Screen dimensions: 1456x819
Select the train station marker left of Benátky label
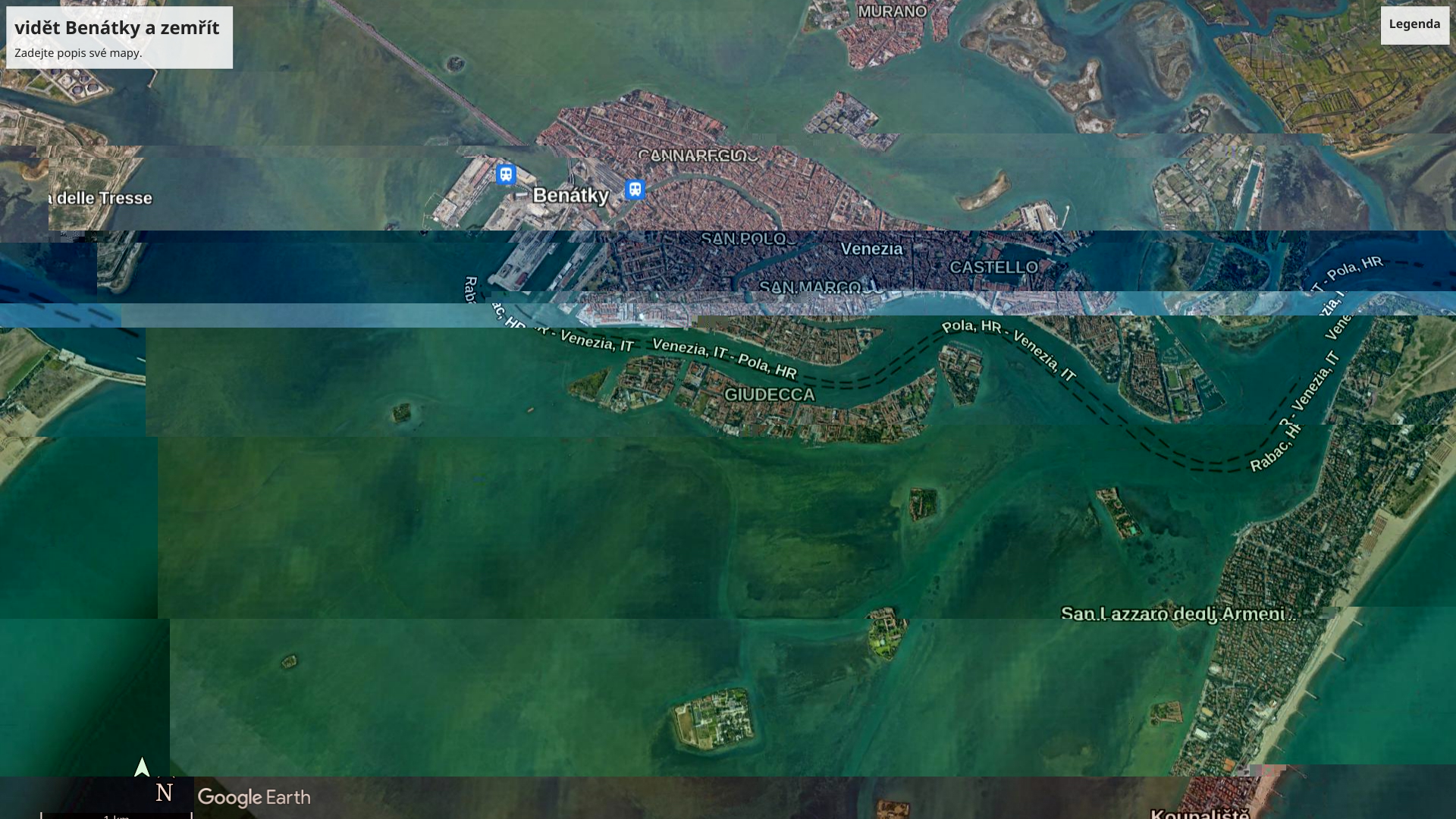point(506,174)
